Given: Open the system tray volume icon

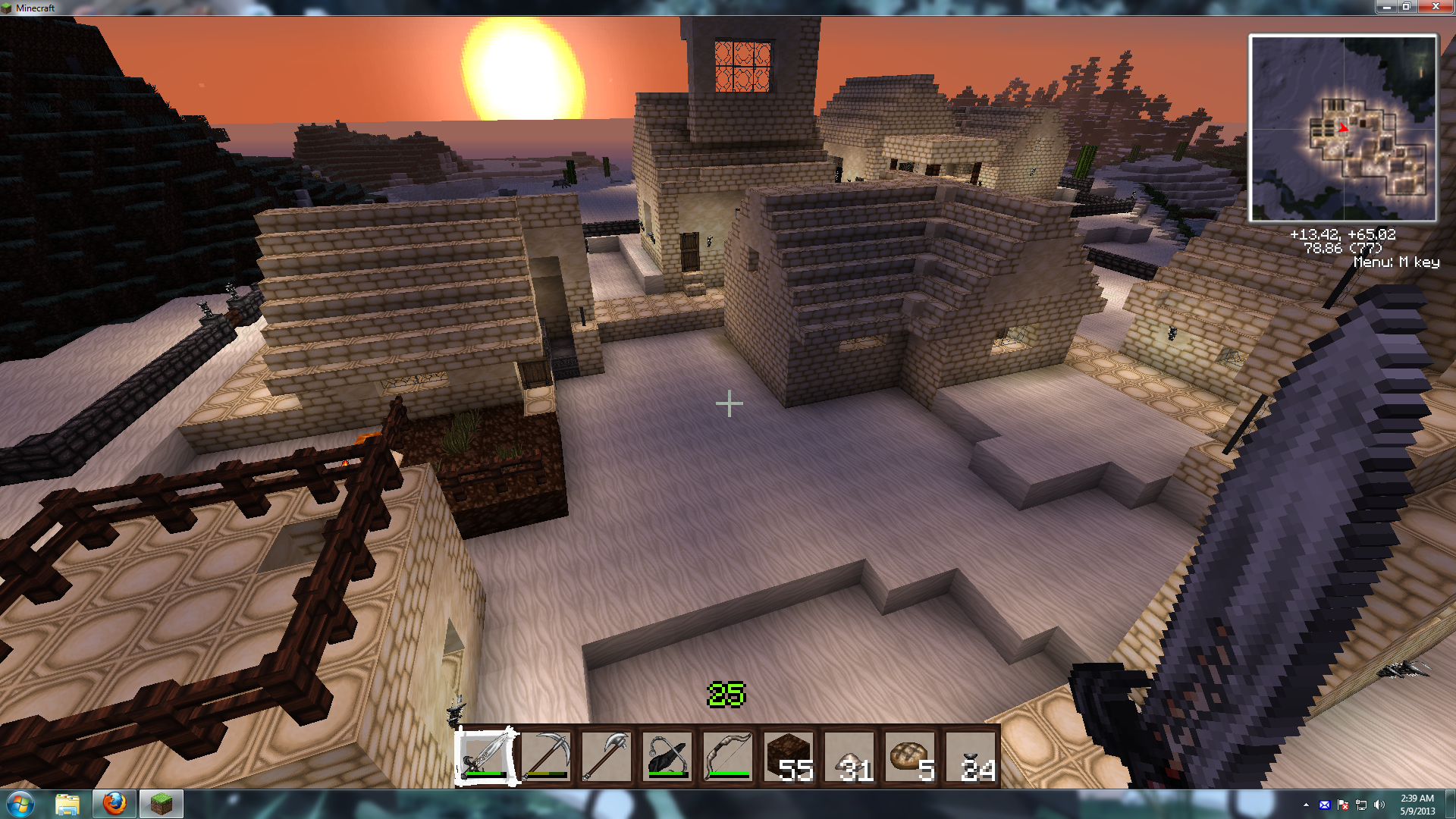Looking at the screenshot, I should click(x=1379, y=805).
